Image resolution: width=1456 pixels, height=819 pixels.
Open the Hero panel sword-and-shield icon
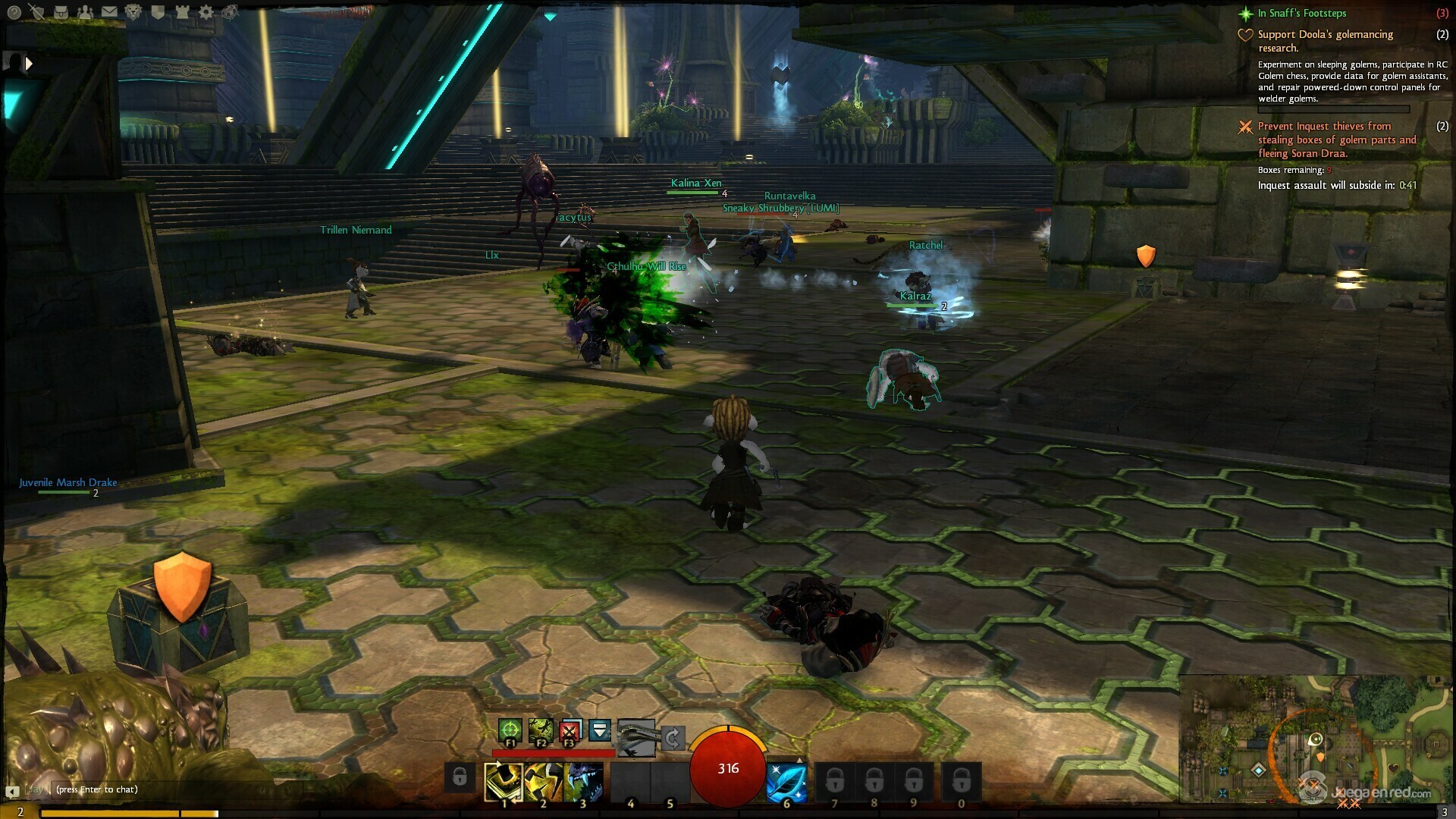coord(36,11)
